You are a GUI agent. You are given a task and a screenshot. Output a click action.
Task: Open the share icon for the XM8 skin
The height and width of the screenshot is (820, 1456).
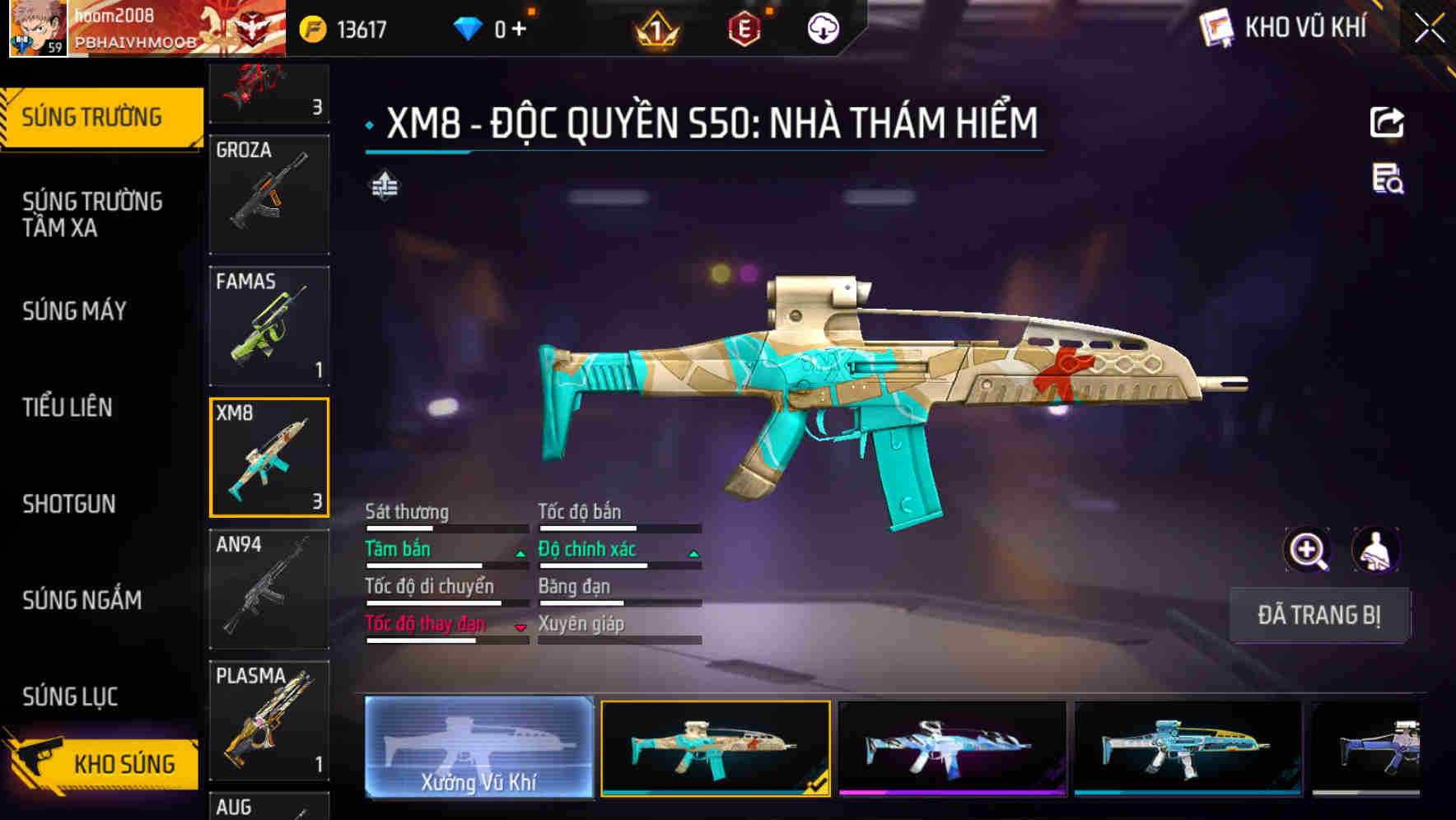(x=1387, y=122)
